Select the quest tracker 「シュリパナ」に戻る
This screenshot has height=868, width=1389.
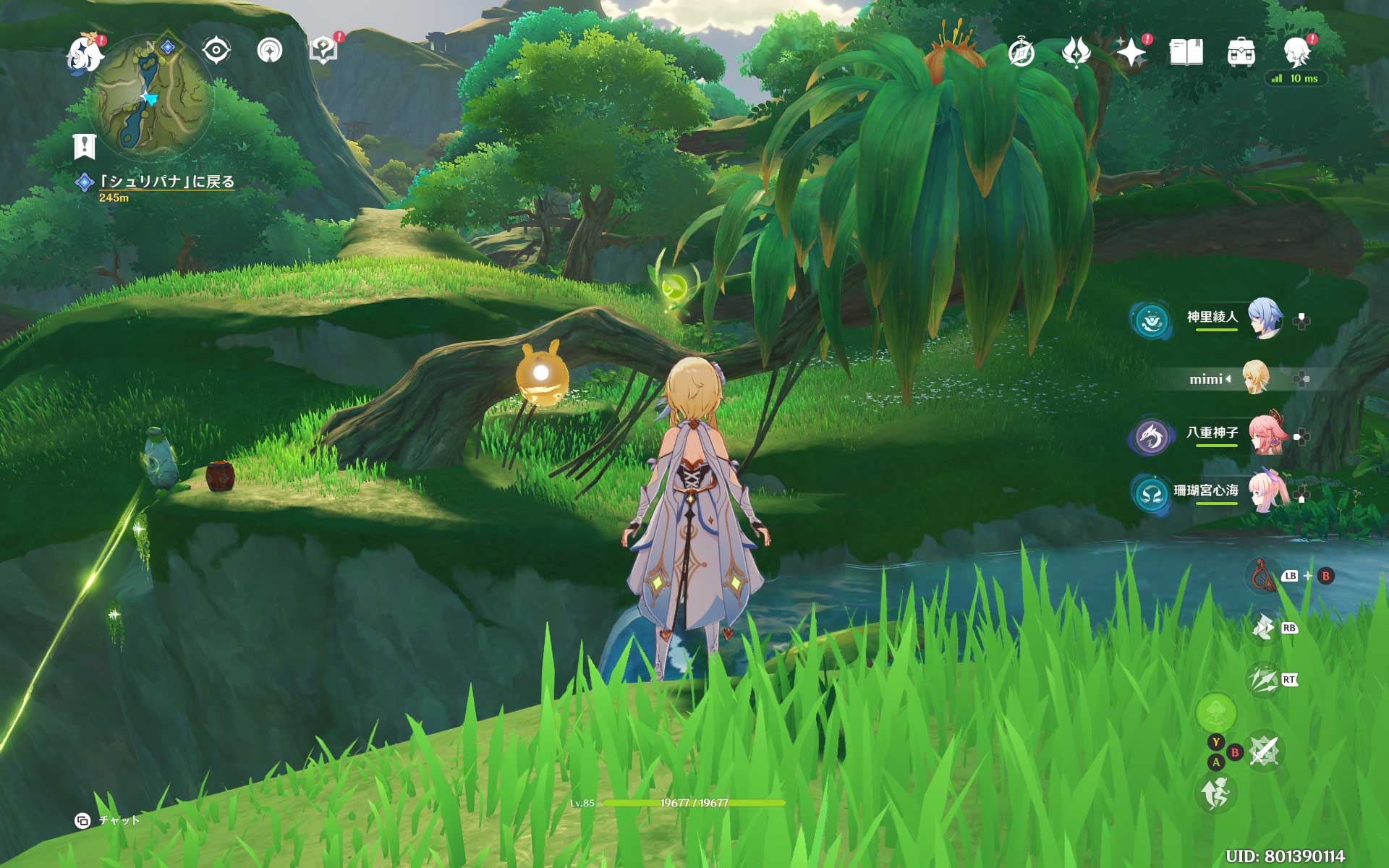click(167, 182)
